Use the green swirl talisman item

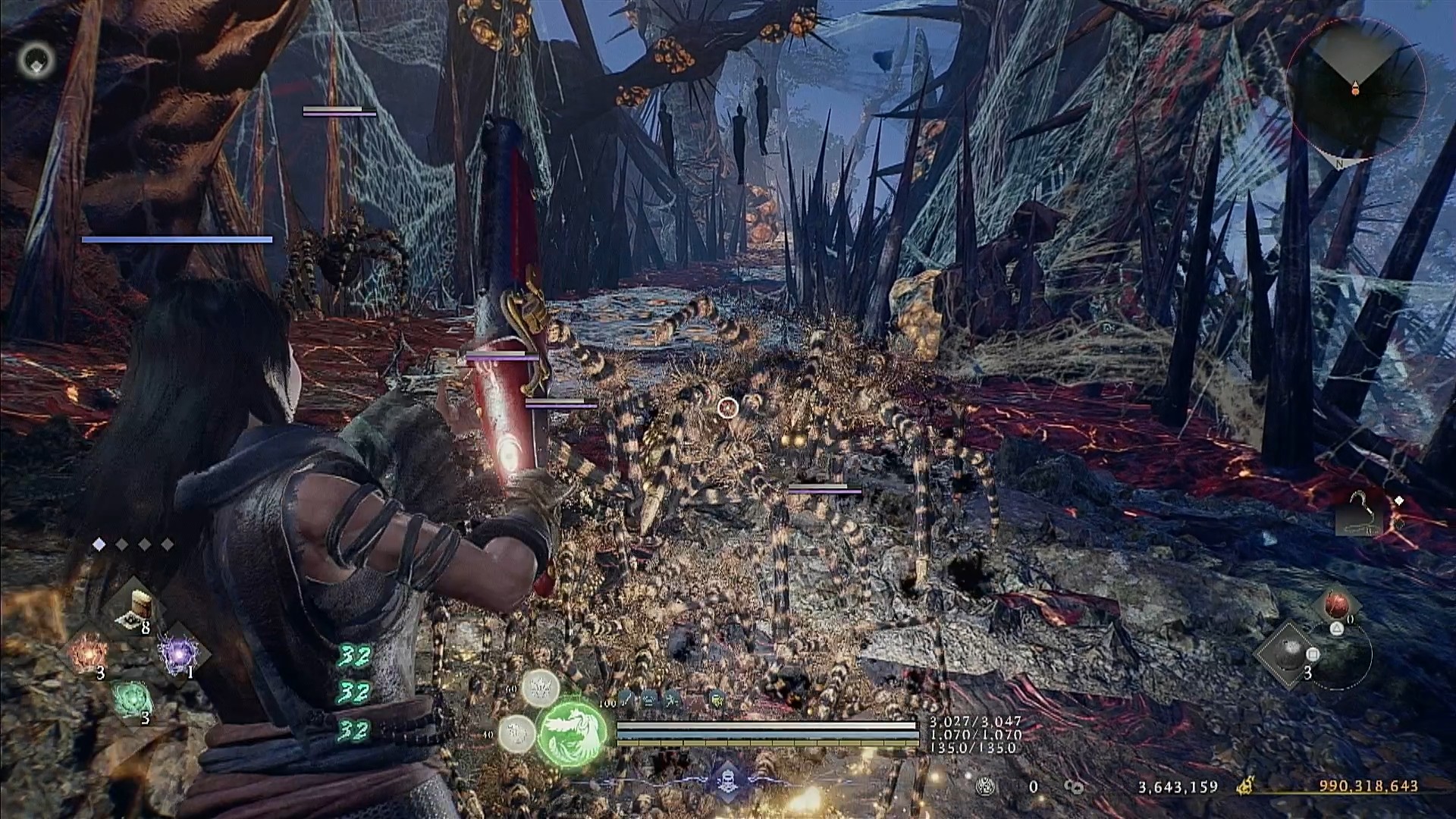click(133, 698)
